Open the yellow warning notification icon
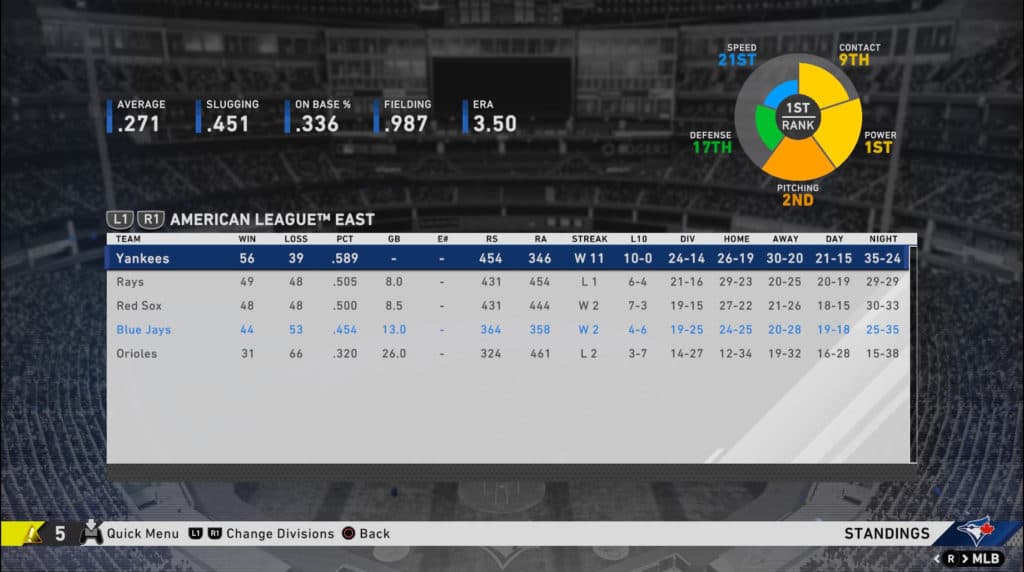This screenshot has height=572, width=1024. tap(31, 534)
